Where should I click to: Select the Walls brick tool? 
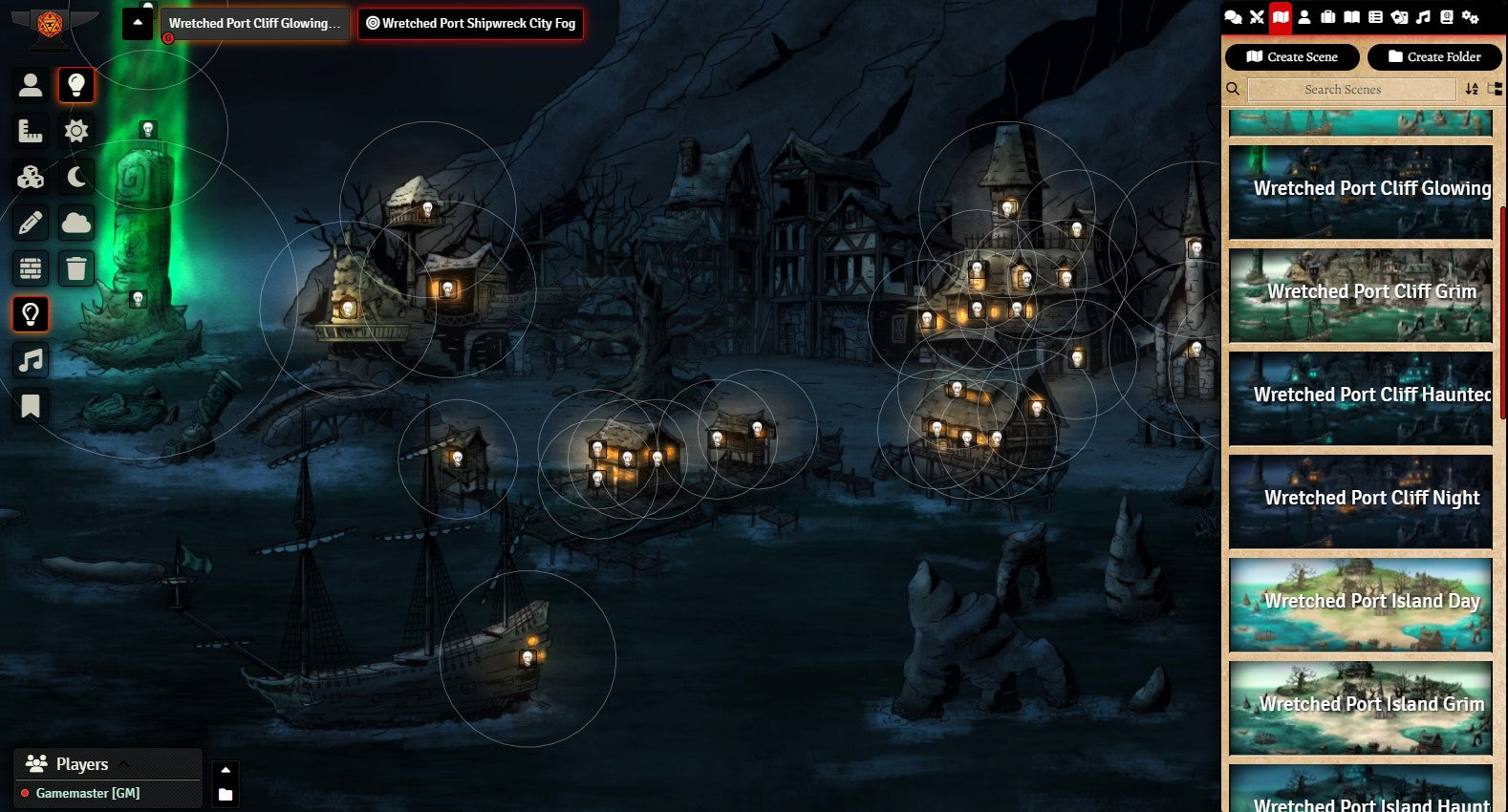31,268
